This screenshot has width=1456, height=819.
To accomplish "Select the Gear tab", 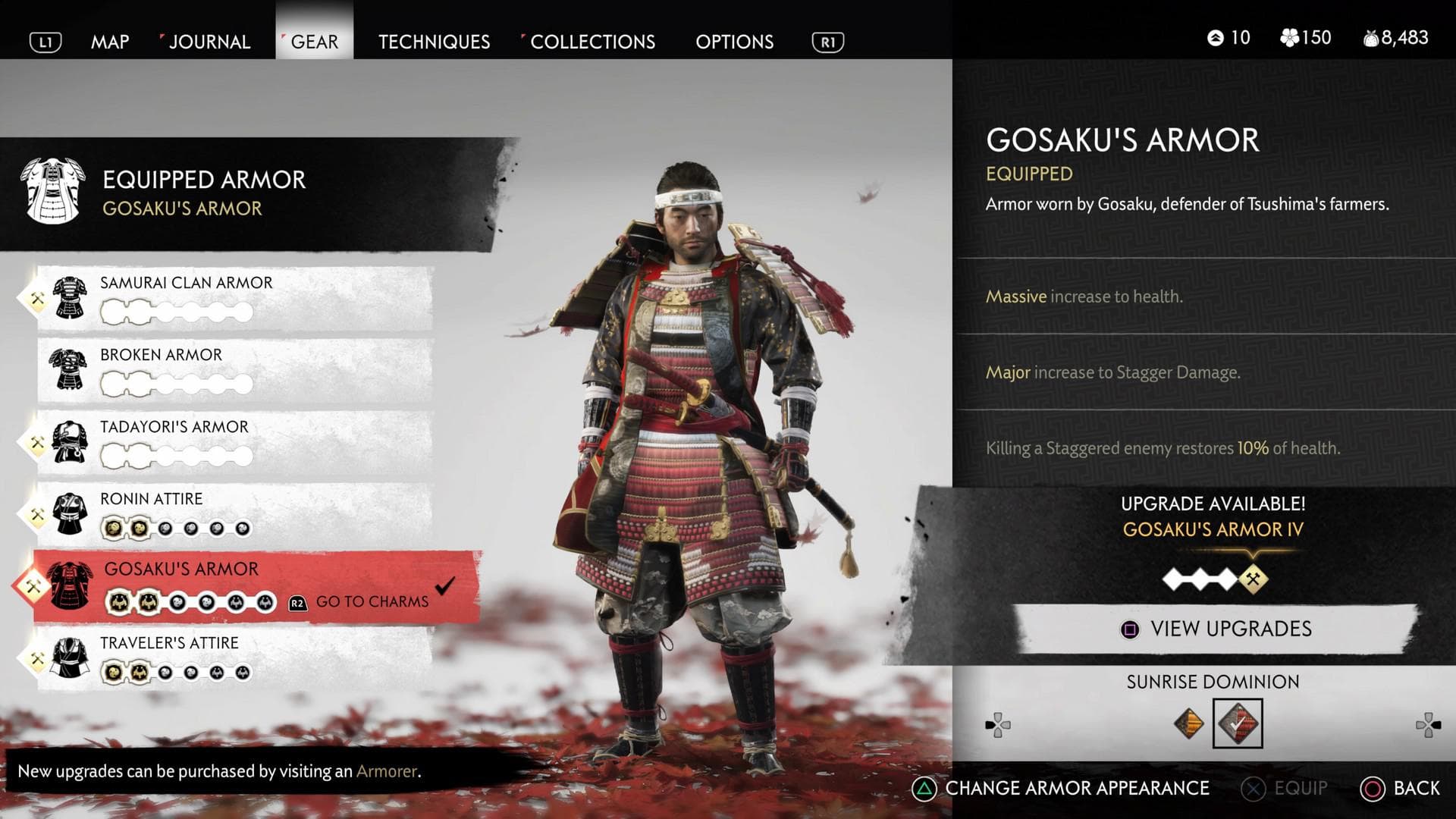I will (x=314, y=42).
